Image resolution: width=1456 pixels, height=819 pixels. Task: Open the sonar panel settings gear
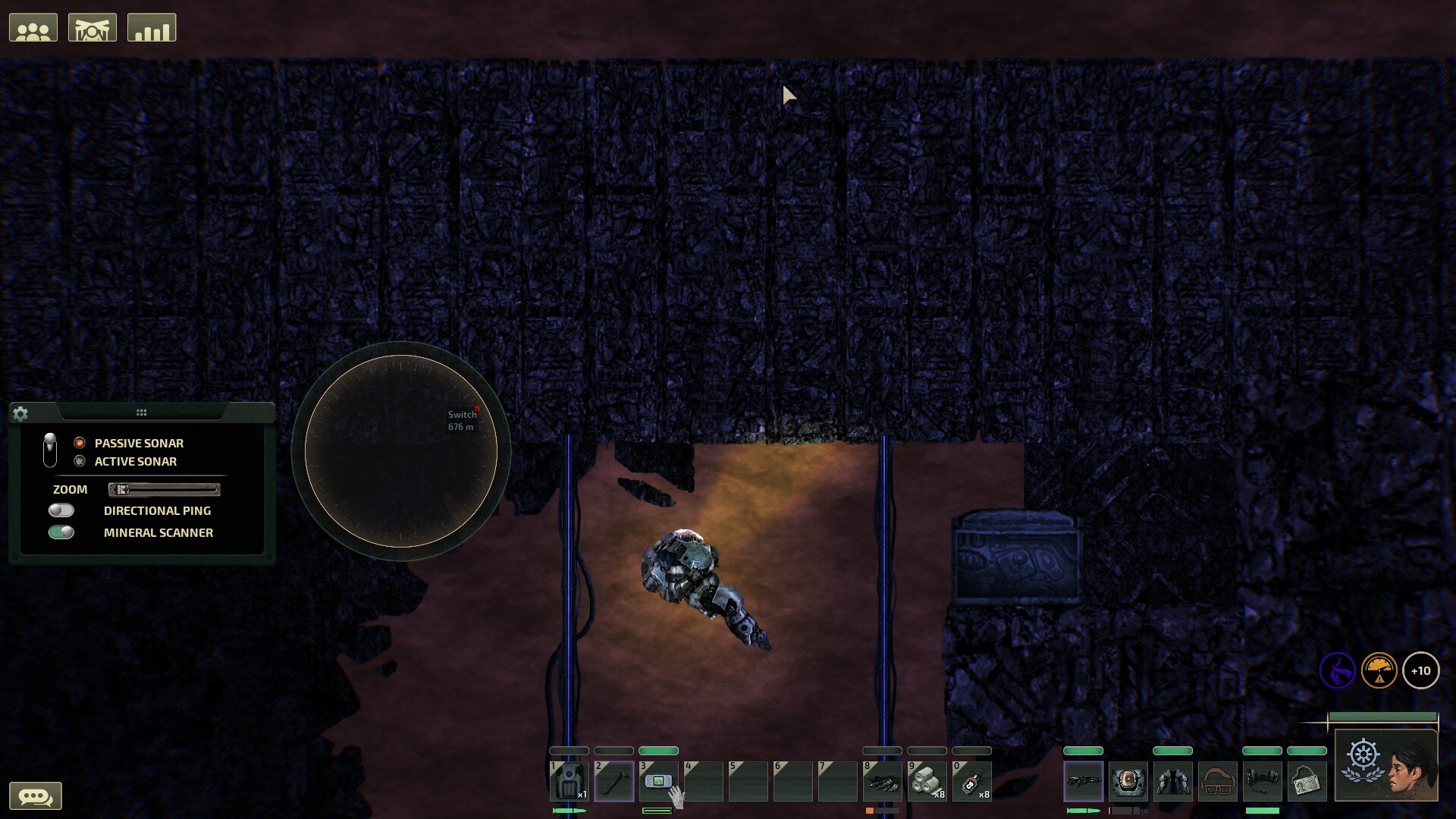(21, 414)
